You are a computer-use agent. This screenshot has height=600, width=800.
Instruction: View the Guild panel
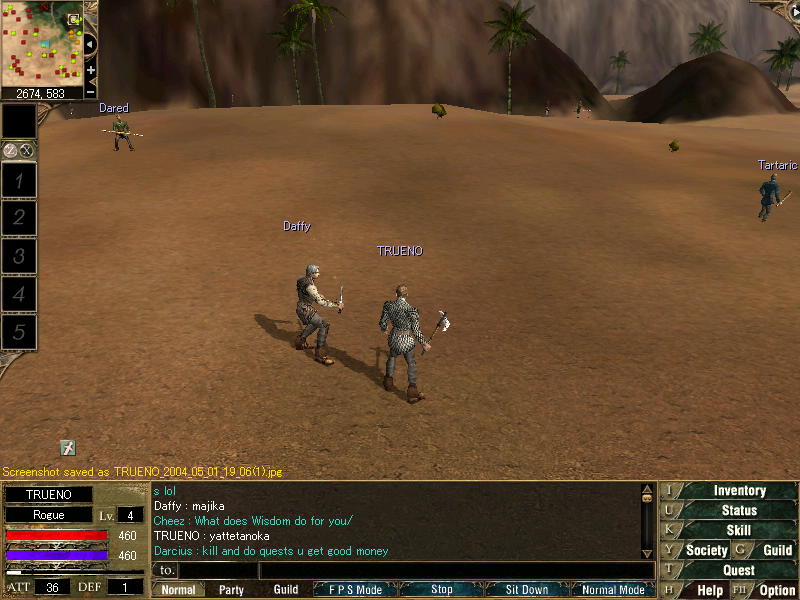pos(777,550)
